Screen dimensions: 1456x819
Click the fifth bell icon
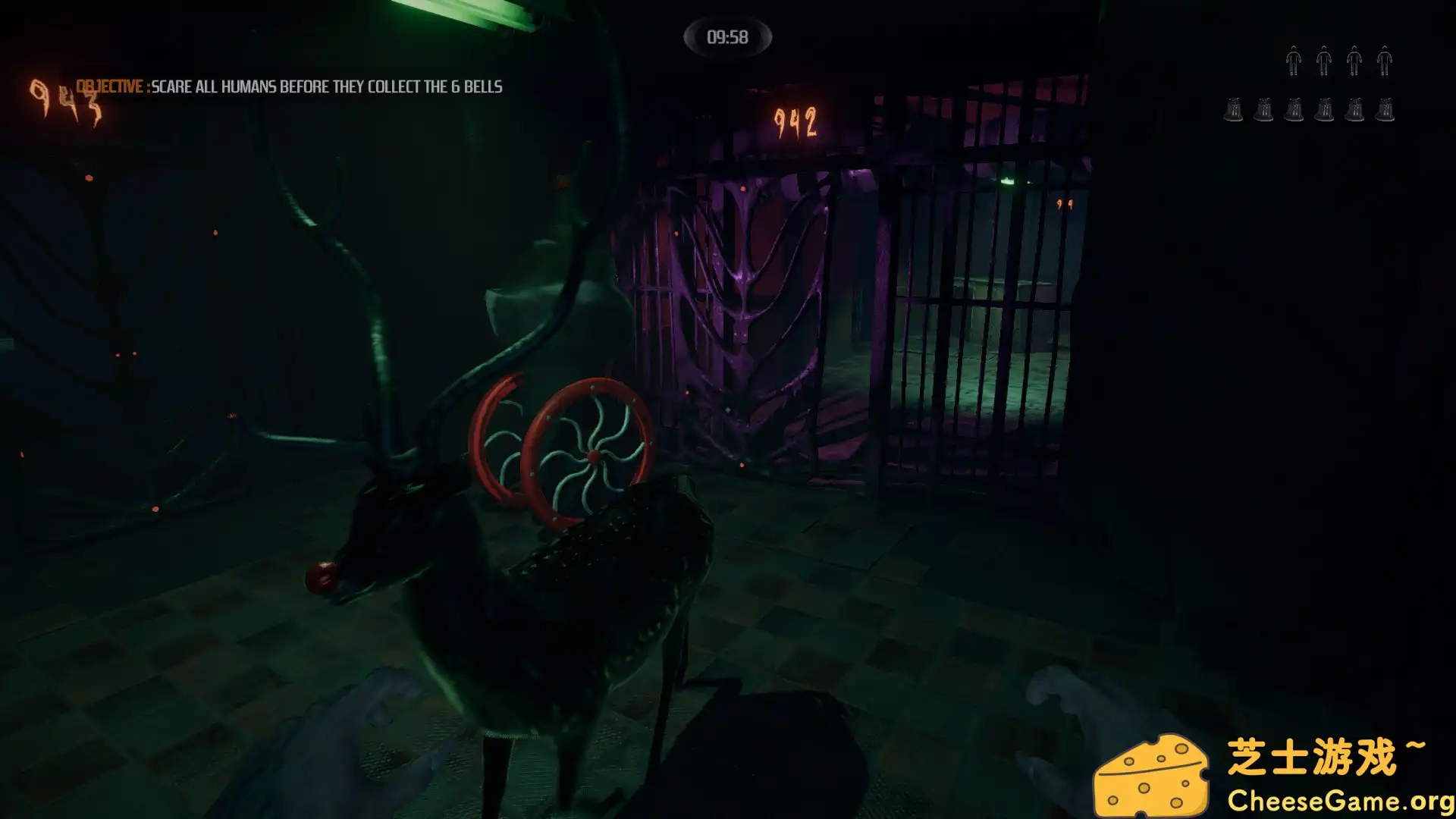point(1354,110)
